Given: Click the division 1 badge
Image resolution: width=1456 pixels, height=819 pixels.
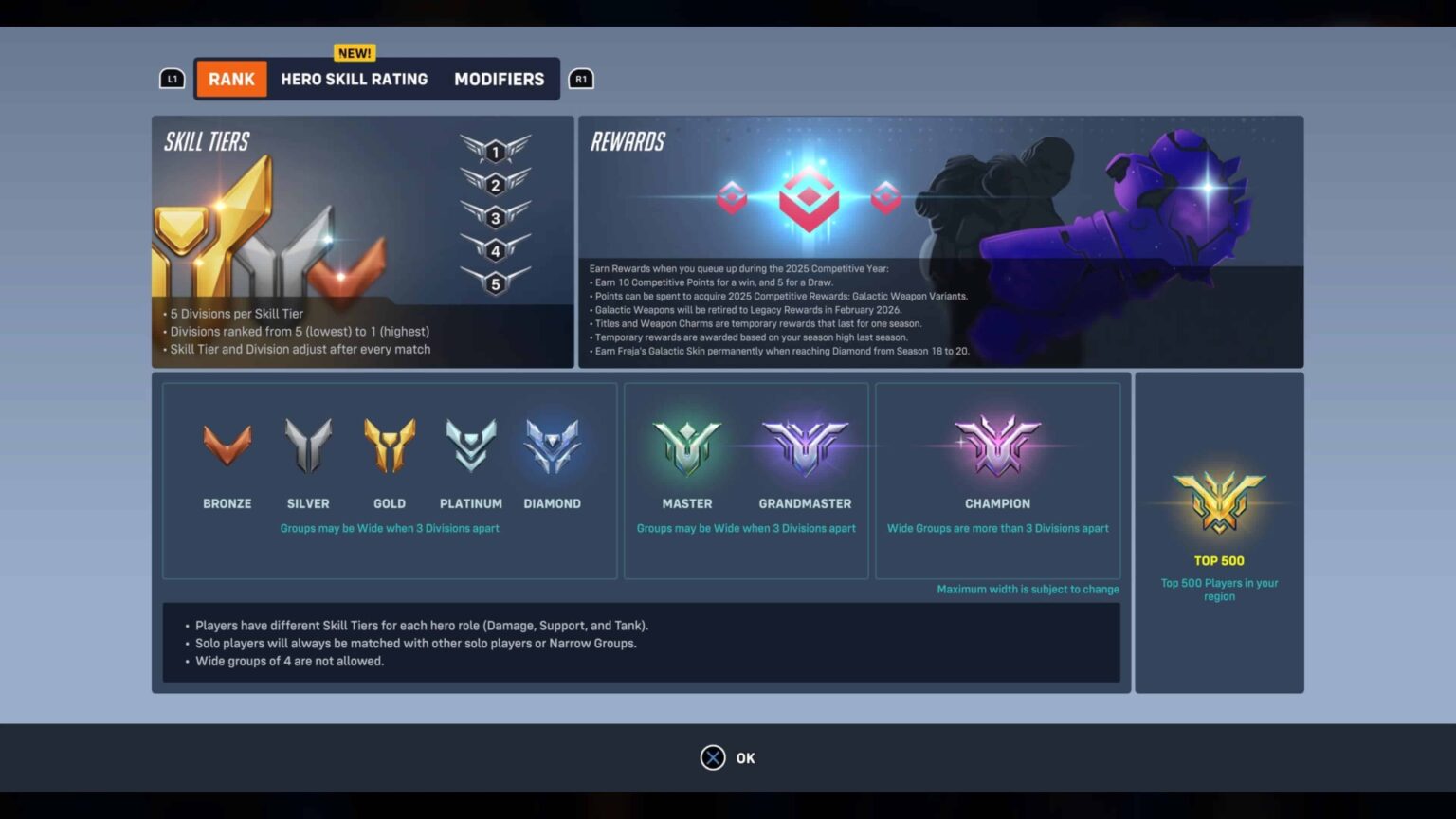Looking at the screenshot, I should coord(496,152).
